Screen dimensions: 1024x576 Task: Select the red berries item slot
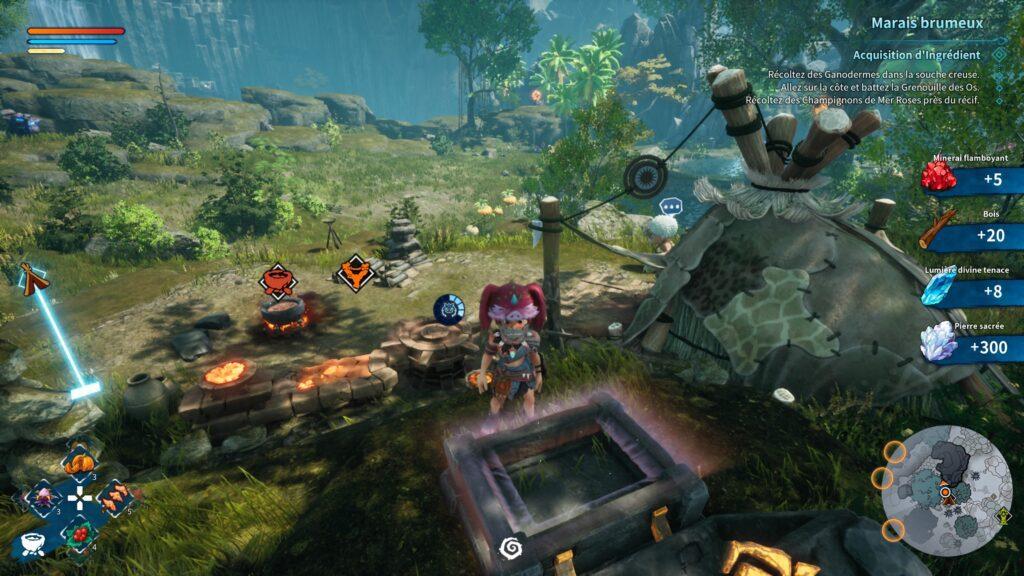click(x=79, y=531)
